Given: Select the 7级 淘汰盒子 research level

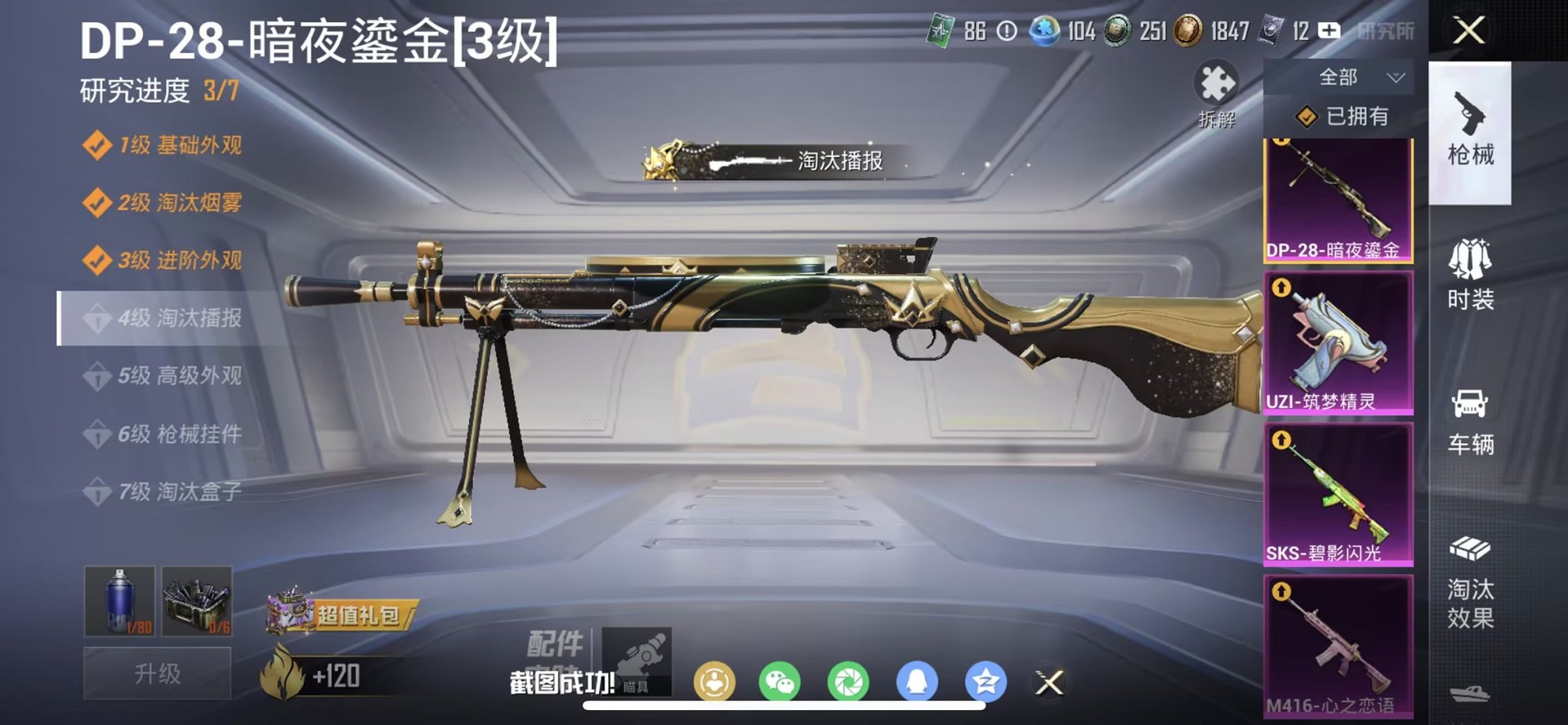Looking at the screenshot, I should 170,491.
